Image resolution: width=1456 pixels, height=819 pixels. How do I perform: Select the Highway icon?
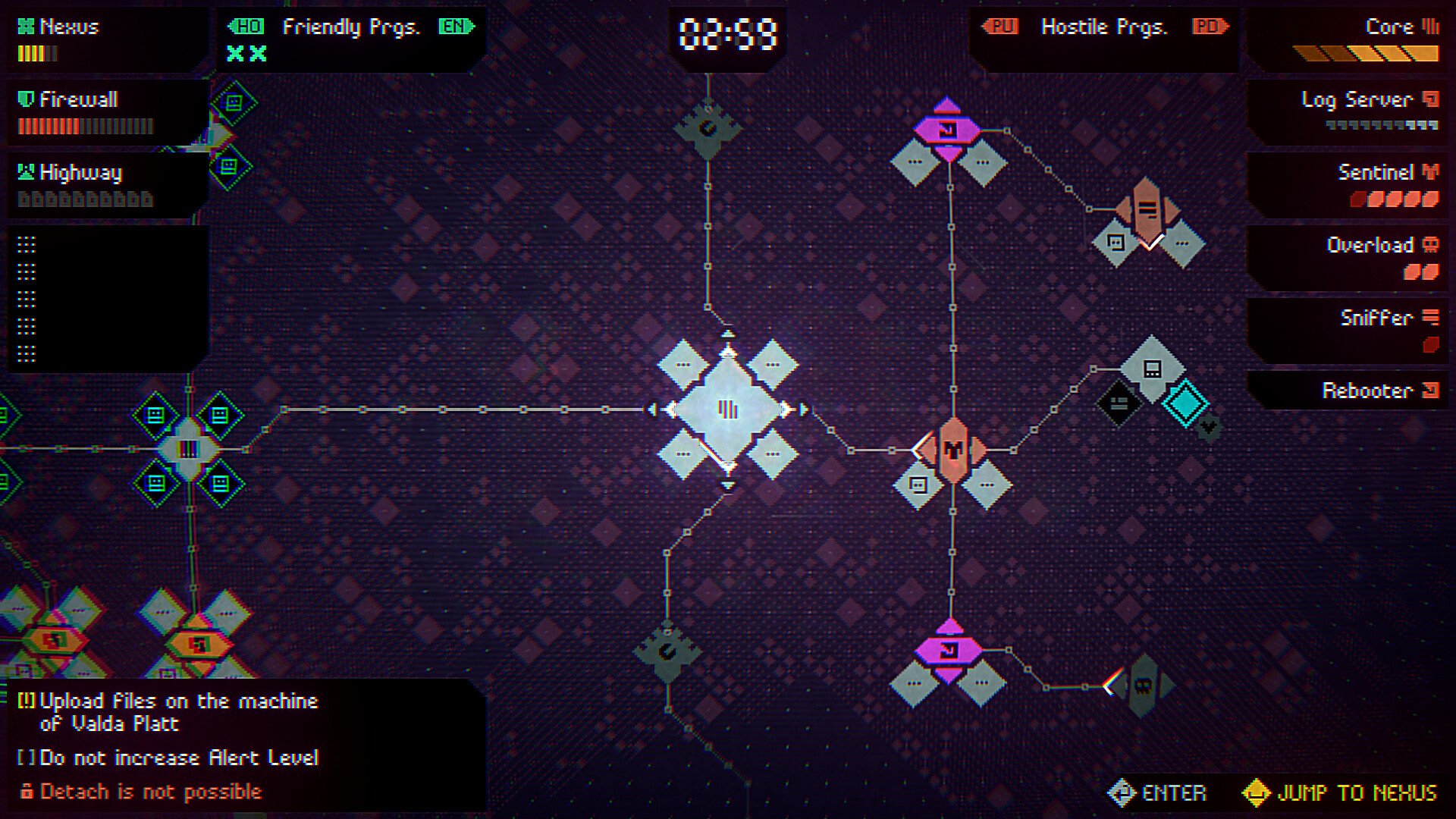(x=24, y=172)
